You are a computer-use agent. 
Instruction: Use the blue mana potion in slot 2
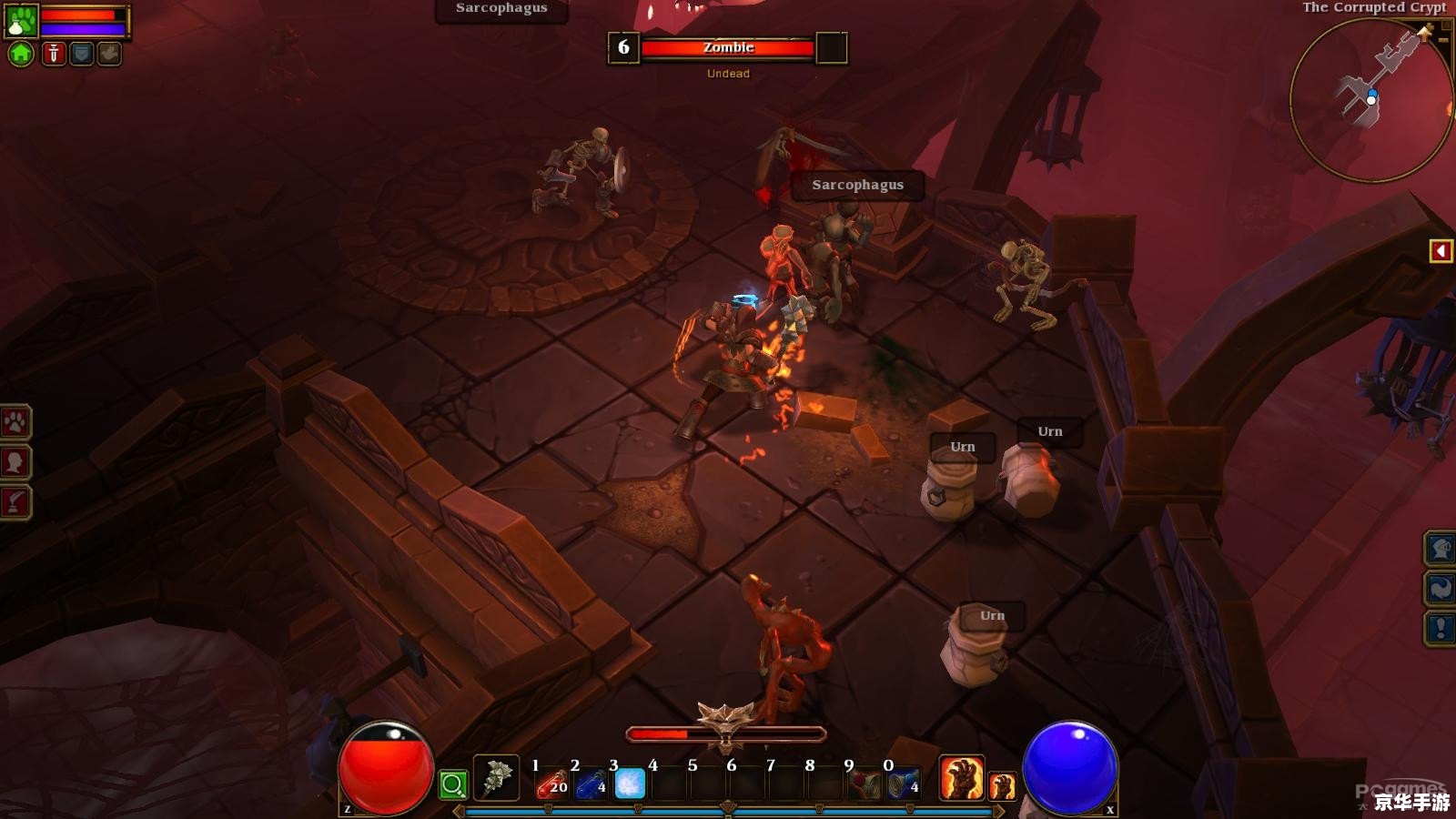(x=591, y=784)
